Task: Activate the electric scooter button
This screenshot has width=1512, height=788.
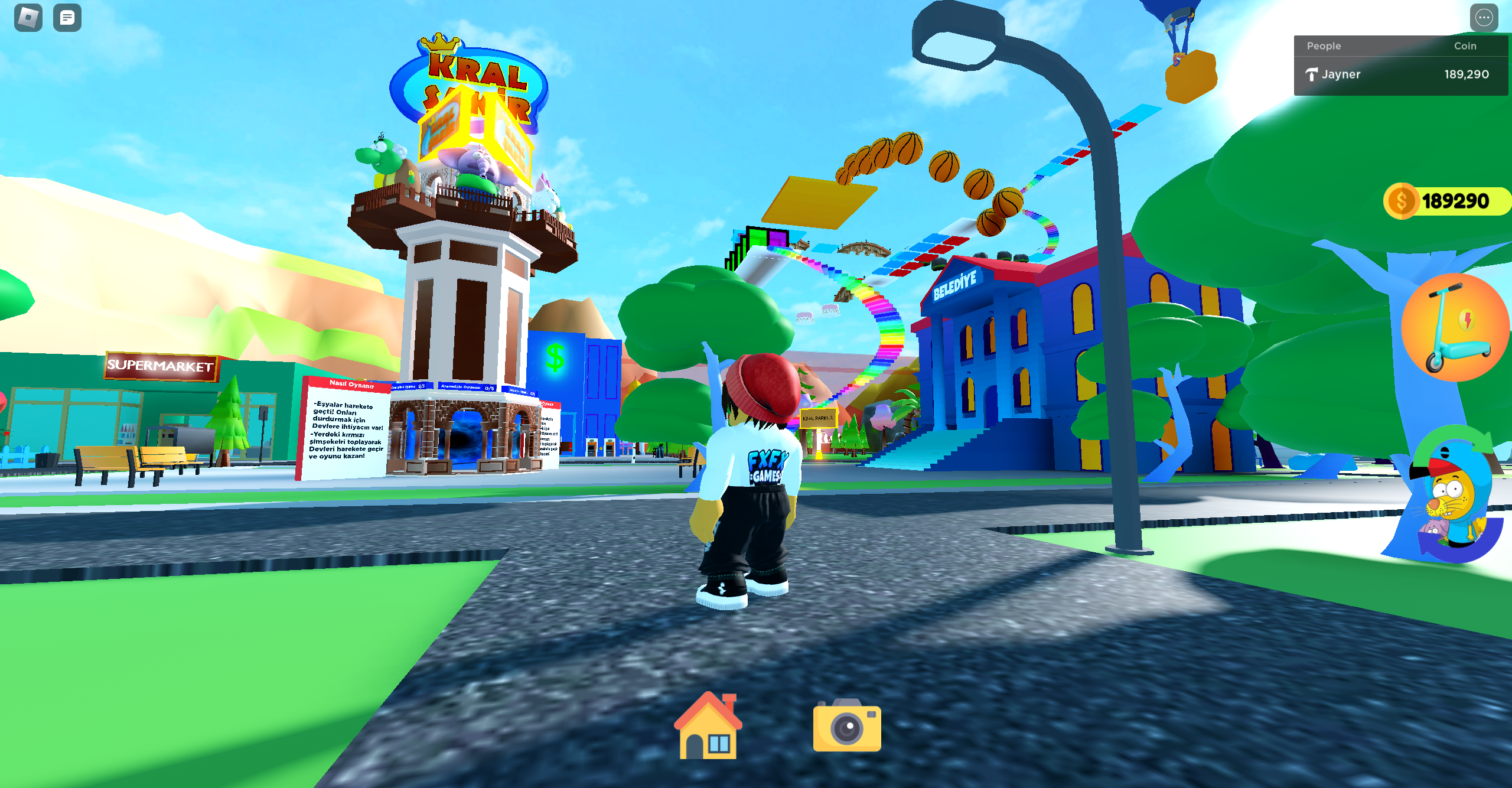Action: 1455,327
